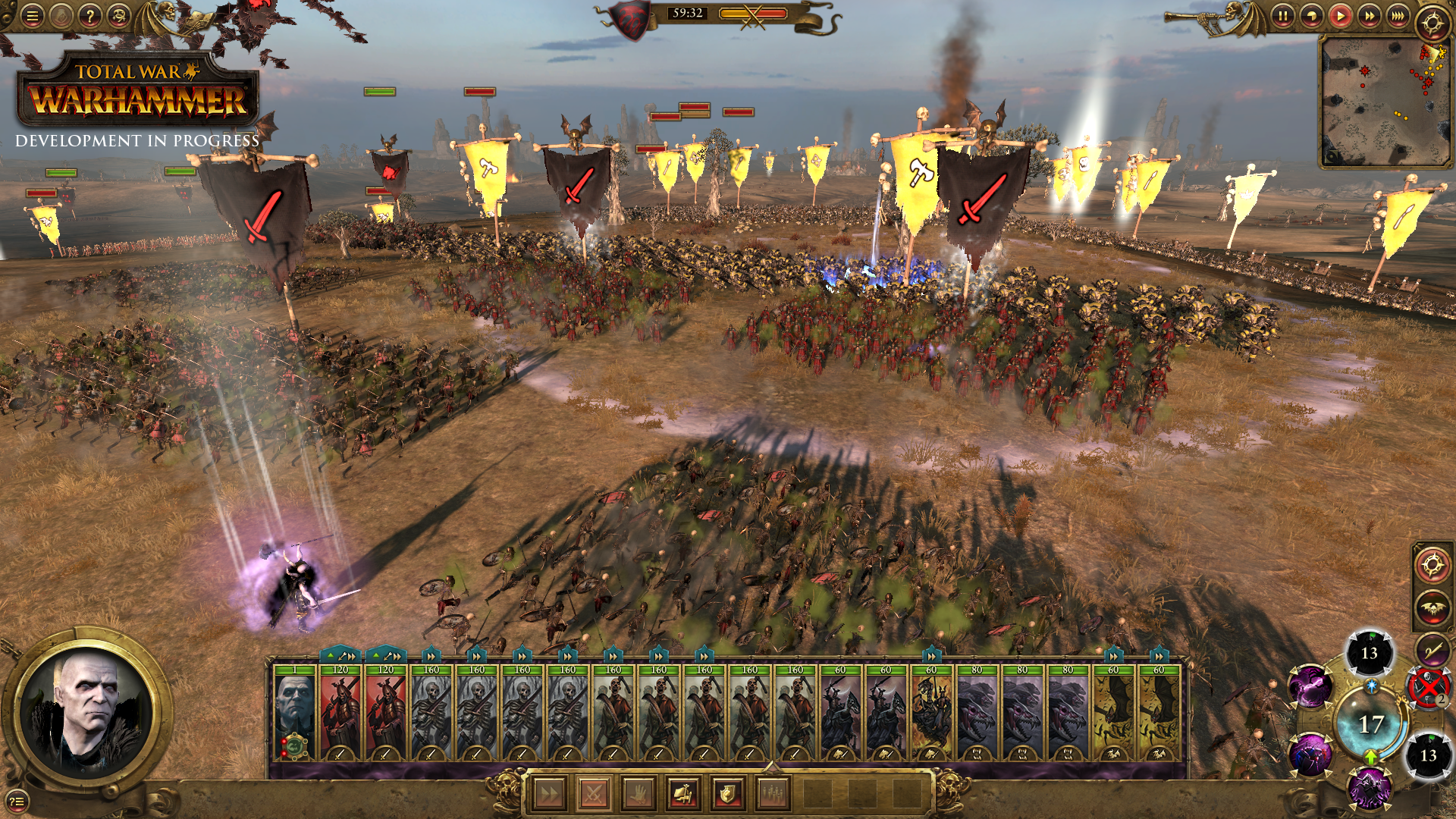Toggle the run movement button
The width and height of the screenshot is (1456, 819).
pos(548,794)
